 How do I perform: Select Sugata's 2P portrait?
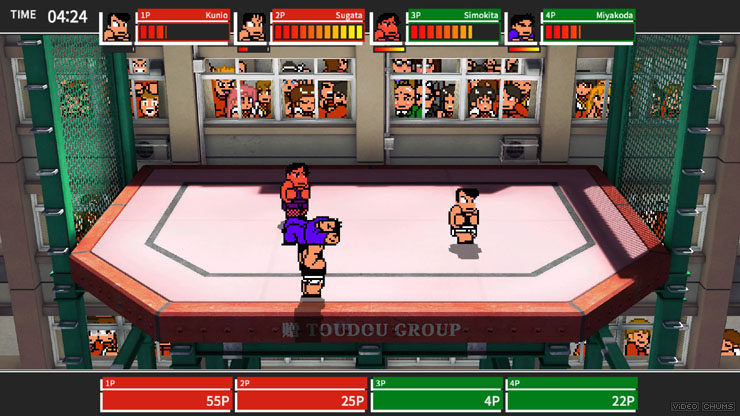[x=253, y=27]
